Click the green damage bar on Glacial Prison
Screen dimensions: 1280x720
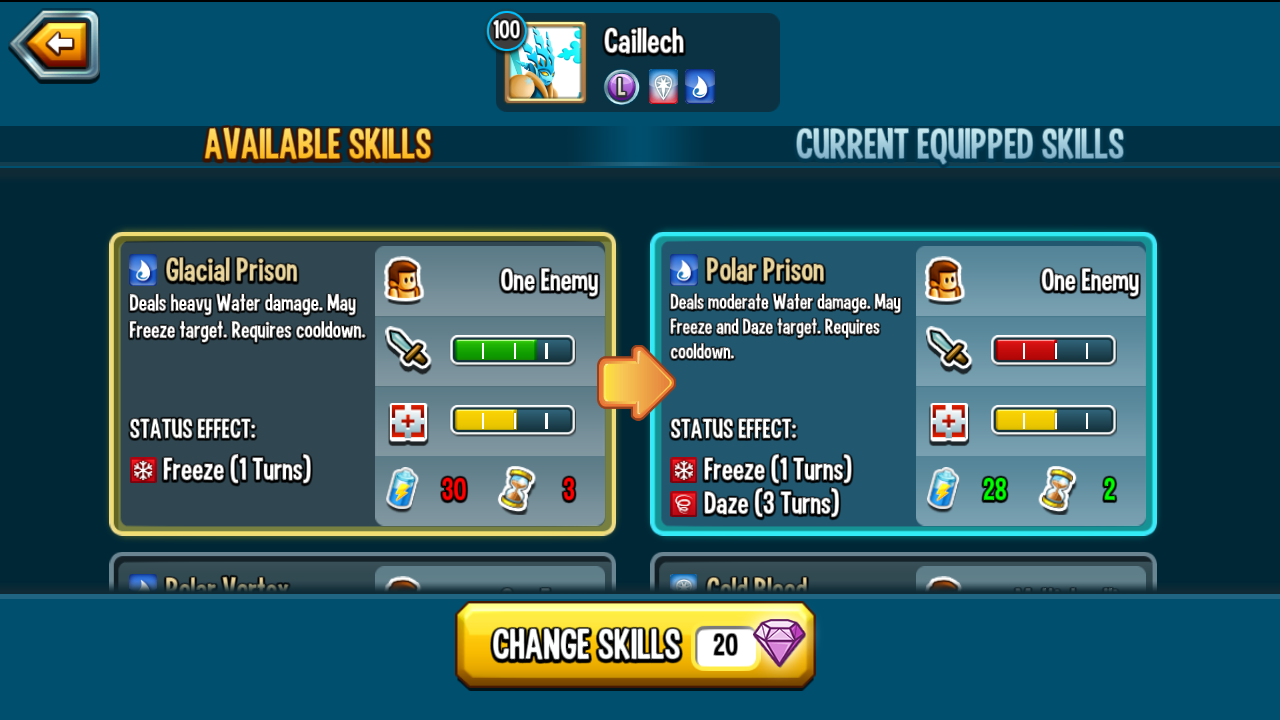512,350
